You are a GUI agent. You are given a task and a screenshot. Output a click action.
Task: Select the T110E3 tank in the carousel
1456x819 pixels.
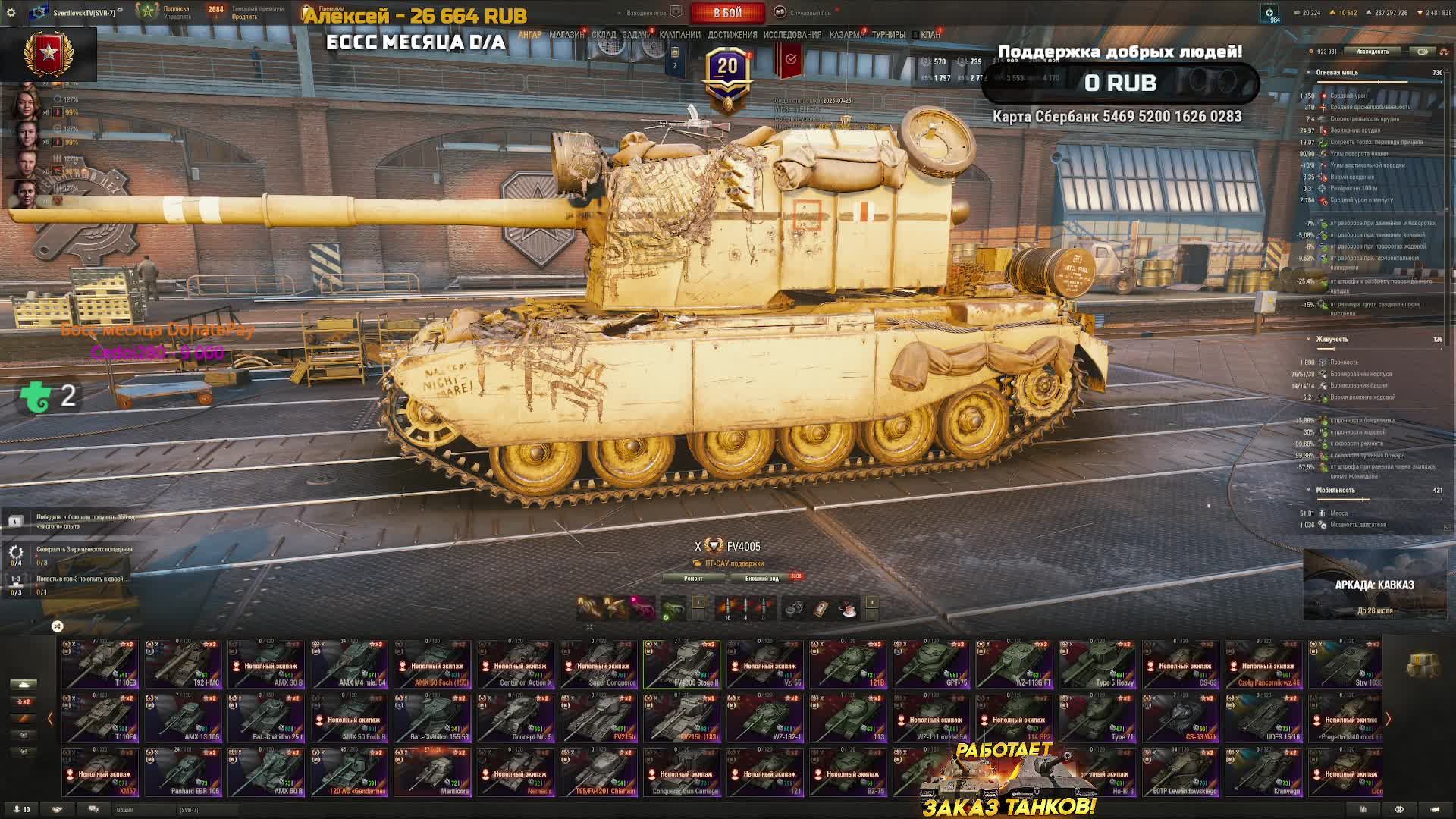click(x=100, y=665)
